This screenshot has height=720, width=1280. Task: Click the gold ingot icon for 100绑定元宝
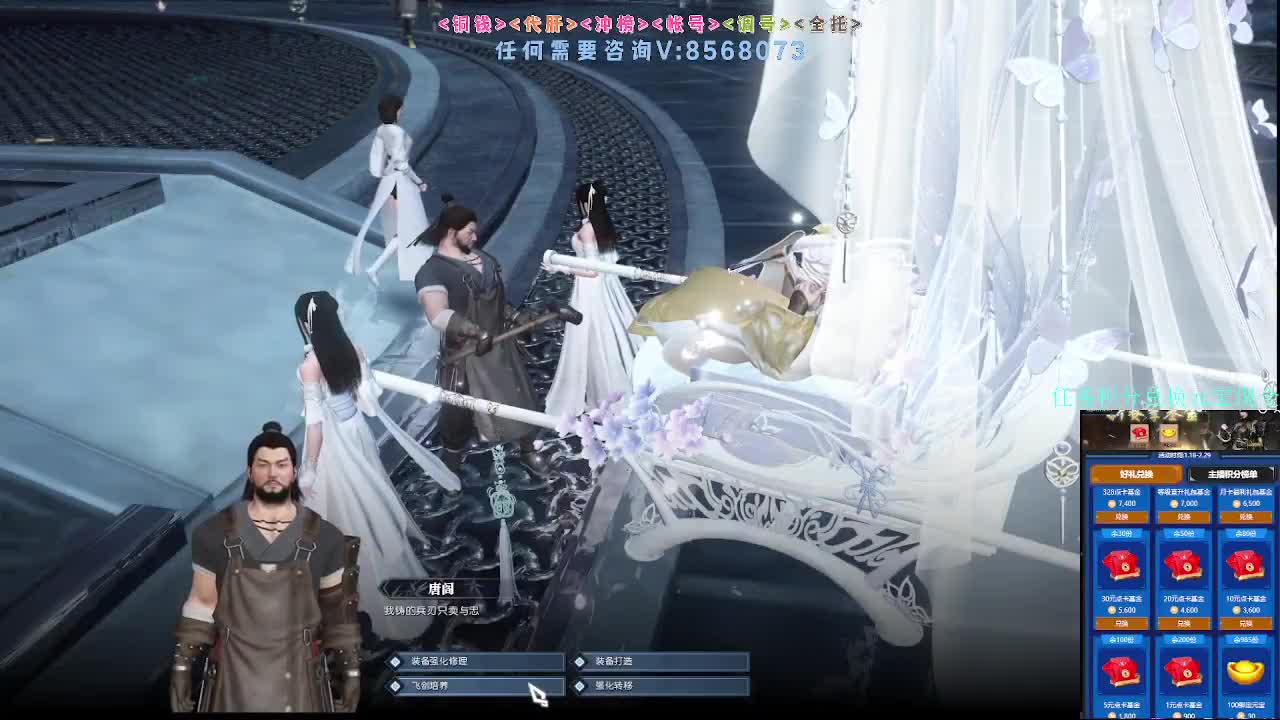[1243, 670]
